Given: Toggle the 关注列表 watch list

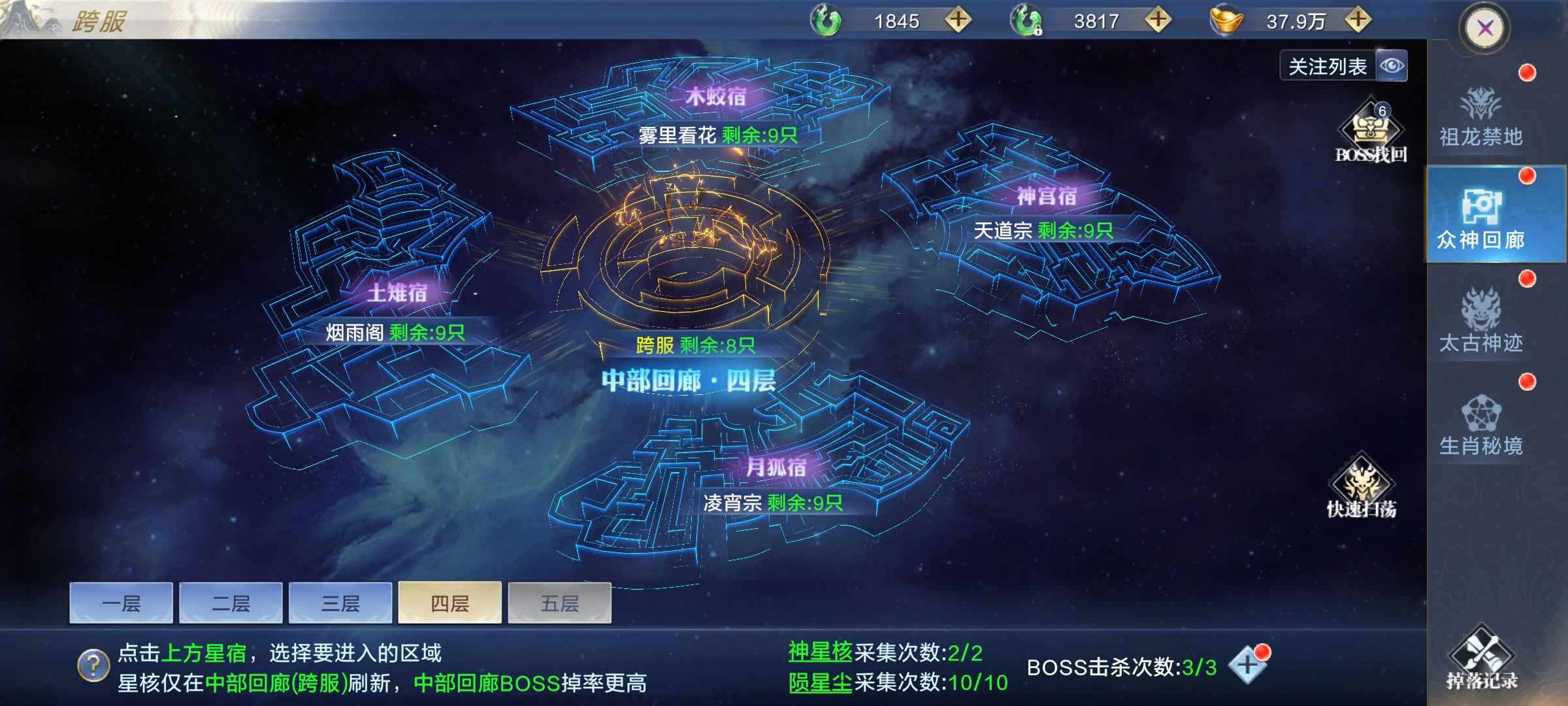Looking at the screenshot, I should coord(1343,66).
